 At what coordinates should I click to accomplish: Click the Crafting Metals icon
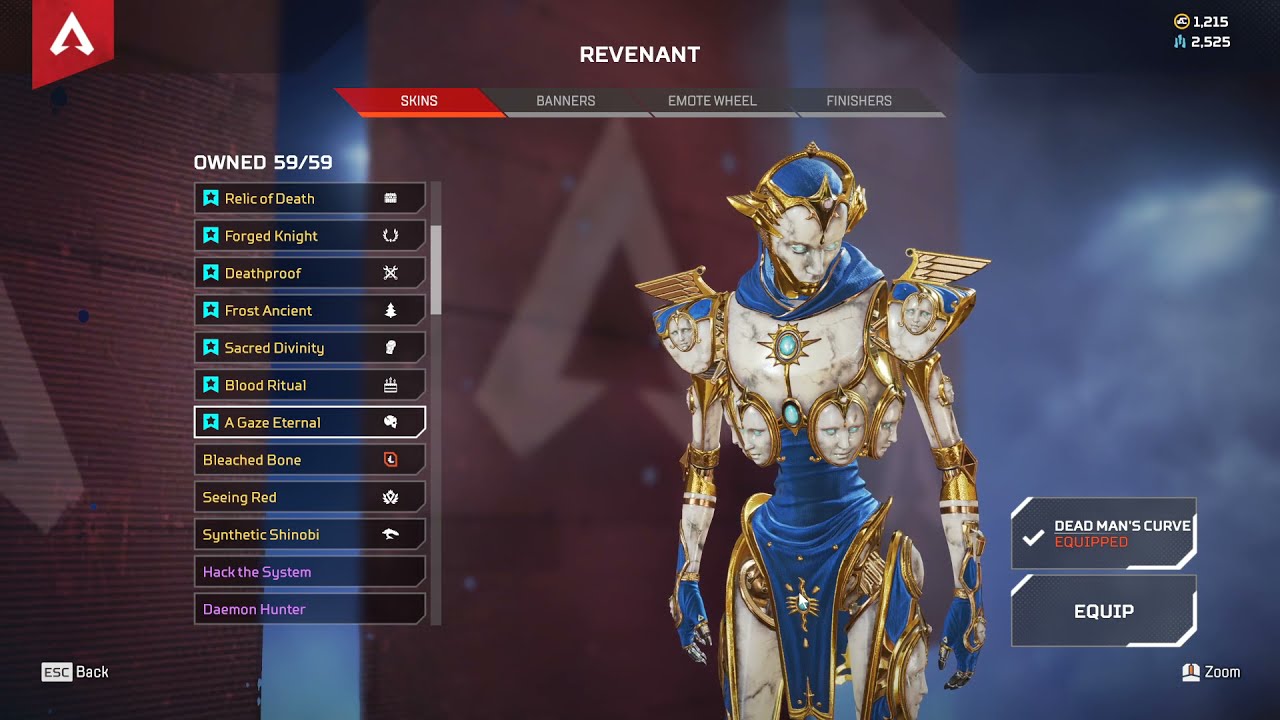1179,42
